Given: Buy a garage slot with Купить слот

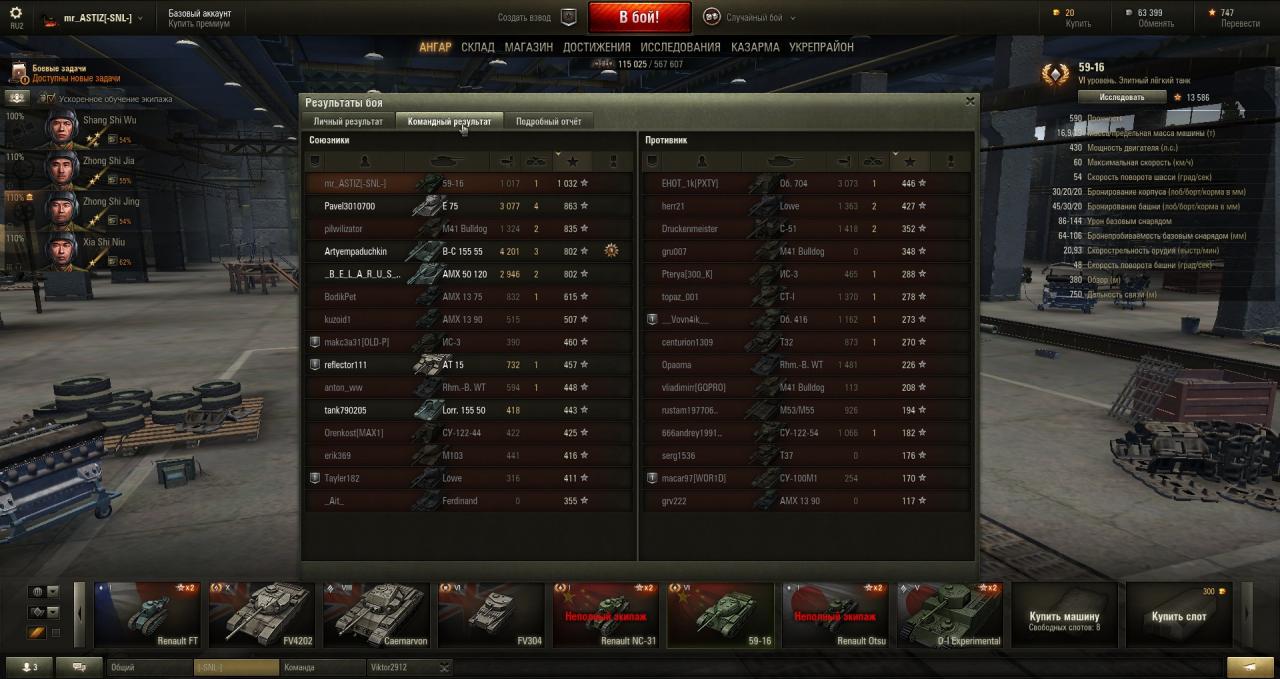Looking at the screenshot, I should click(x=1178, y=616).
